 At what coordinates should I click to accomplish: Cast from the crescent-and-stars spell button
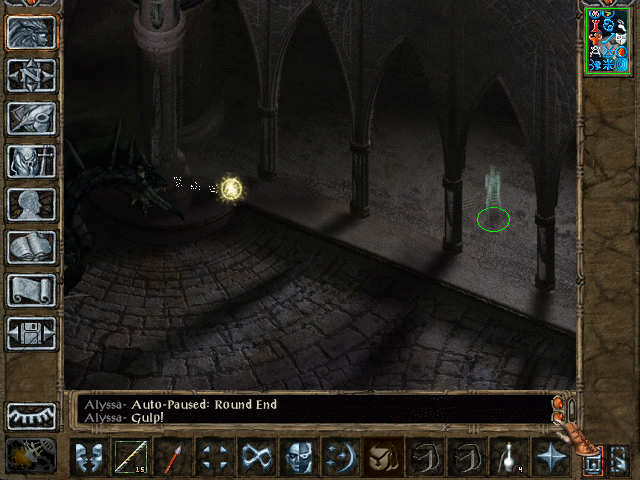pos(341,457)
